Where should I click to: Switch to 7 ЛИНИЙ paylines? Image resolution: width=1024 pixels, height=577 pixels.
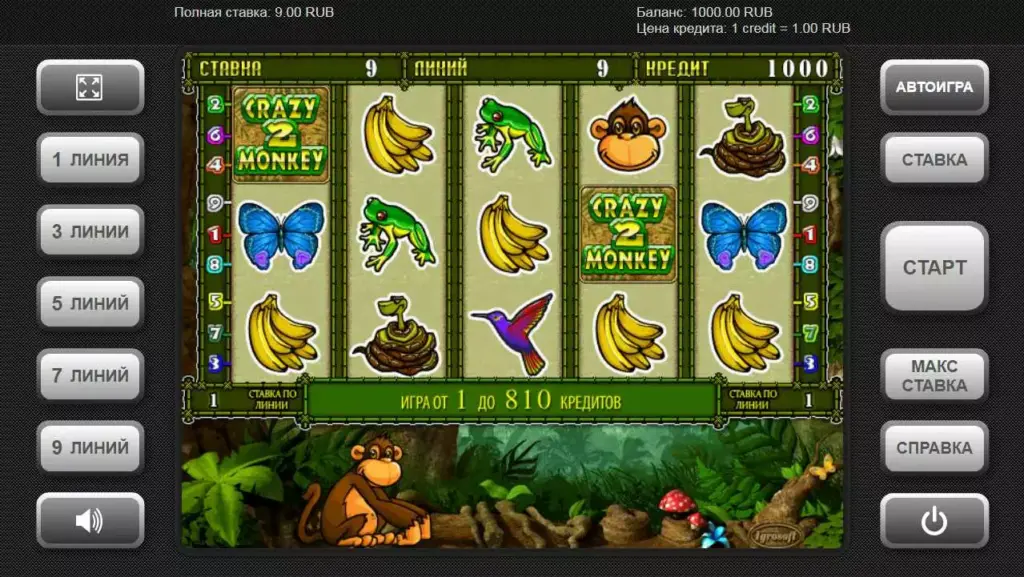click(90, 375)
